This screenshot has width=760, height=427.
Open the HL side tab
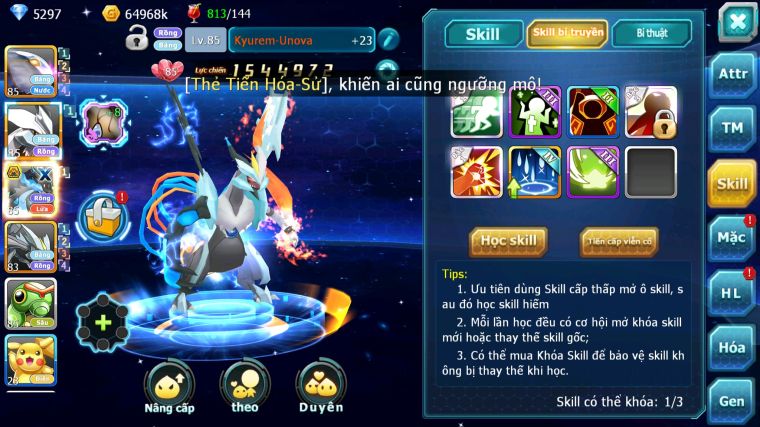click(732, 292)
